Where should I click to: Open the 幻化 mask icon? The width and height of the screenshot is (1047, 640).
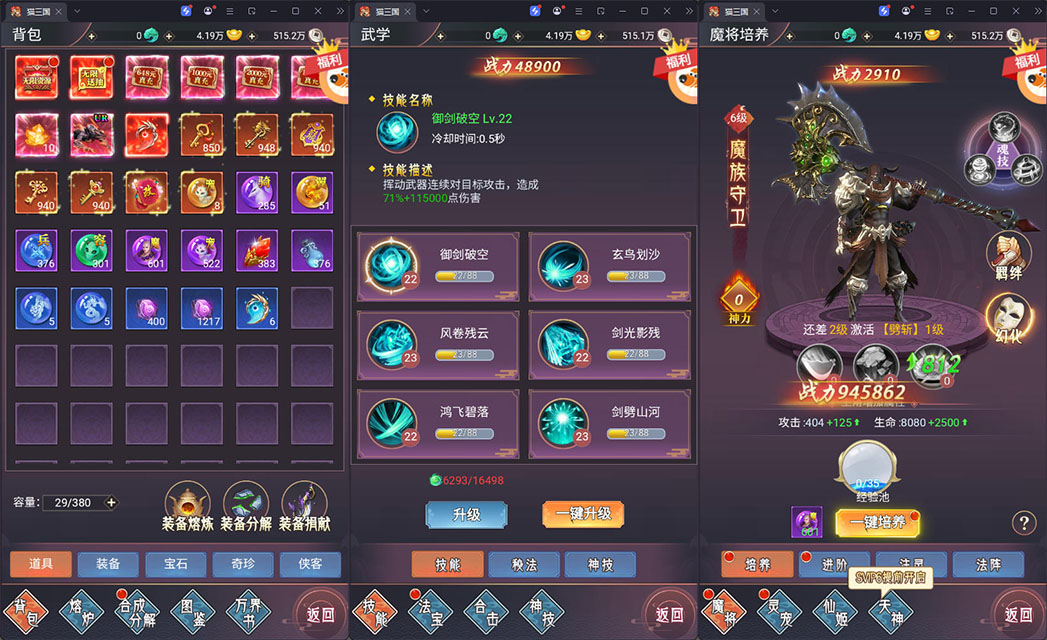pyautogui.click(x=1007, y=317)
